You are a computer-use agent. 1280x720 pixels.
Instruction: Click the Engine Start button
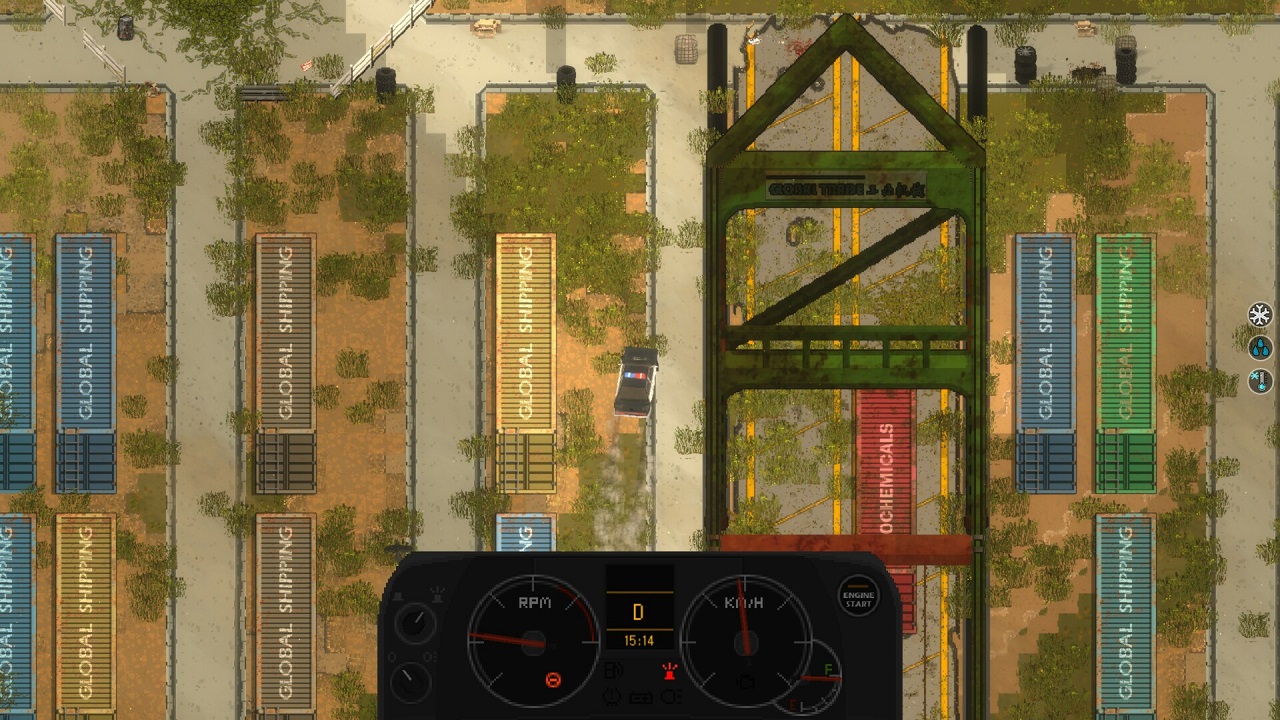pyautogui.click(x=858, y=598)
